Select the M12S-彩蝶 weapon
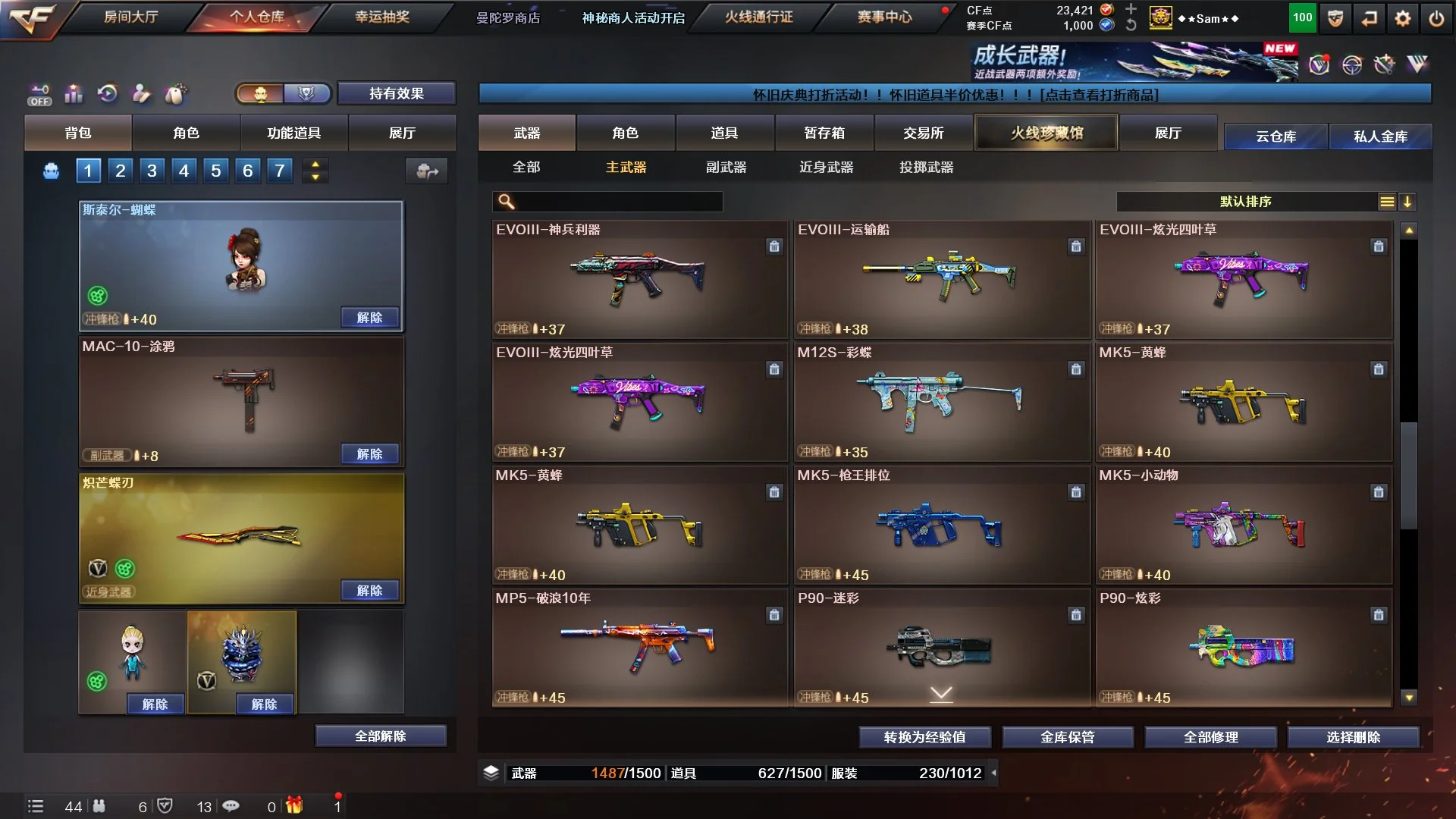 (941, 401)
